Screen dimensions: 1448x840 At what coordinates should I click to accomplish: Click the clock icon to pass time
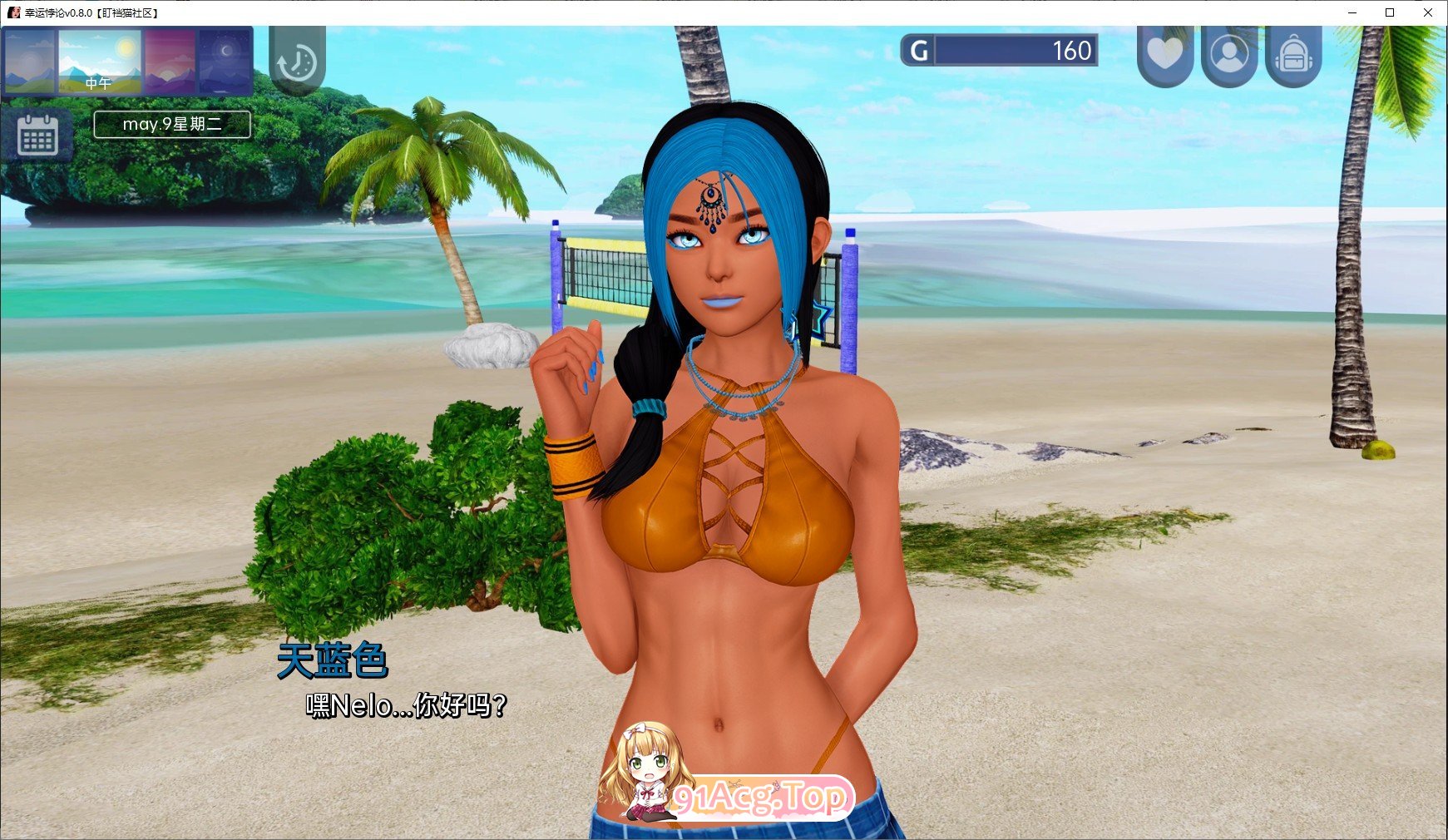(299, 61)
